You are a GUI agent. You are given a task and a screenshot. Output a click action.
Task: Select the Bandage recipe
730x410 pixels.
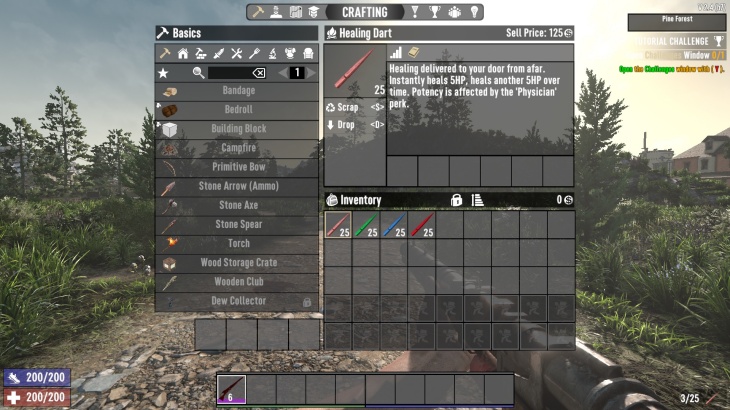point(238,91)
